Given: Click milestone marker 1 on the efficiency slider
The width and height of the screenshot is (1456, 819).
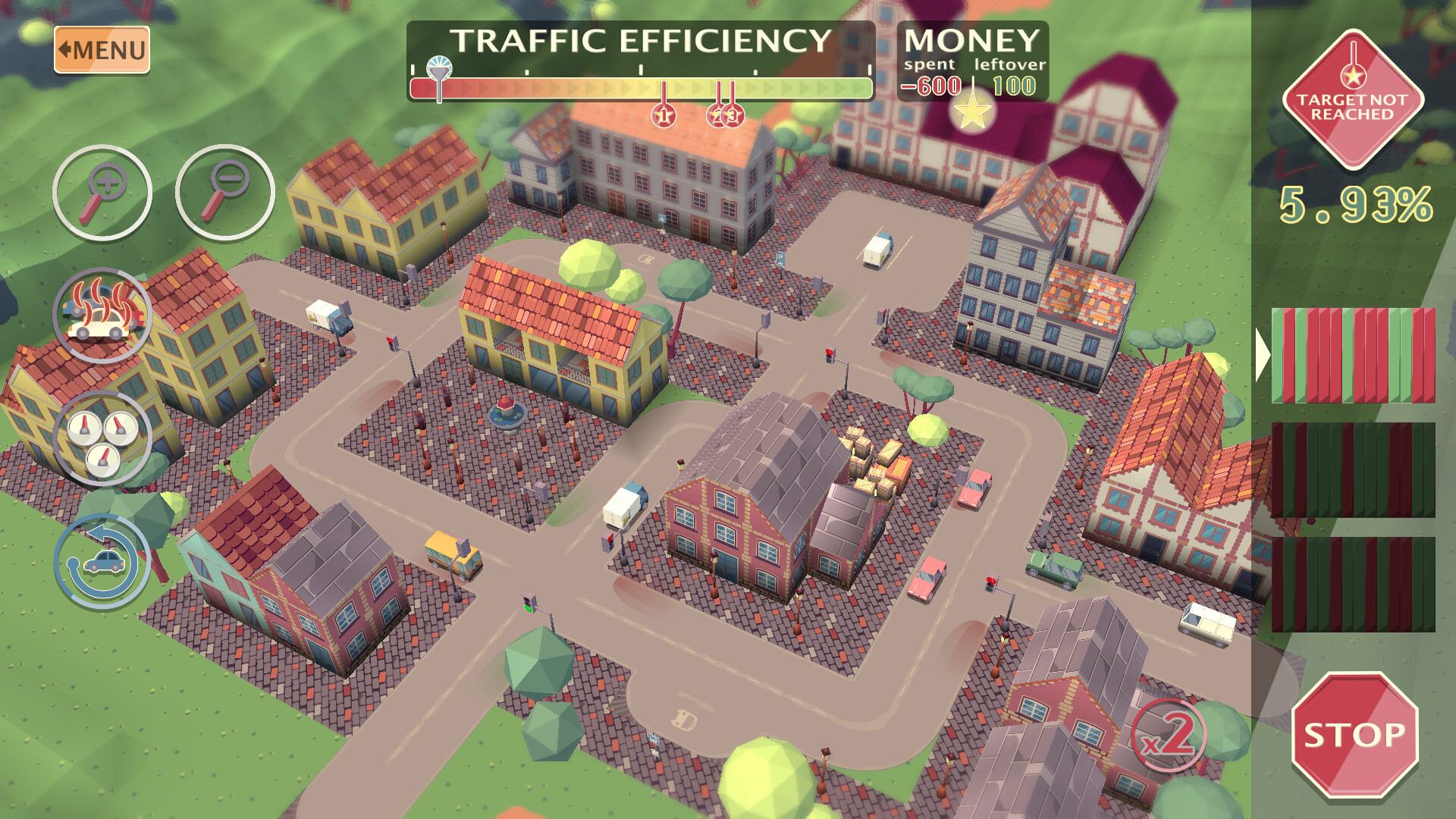Looking at the screenshot, I should [x=664, y=114].
